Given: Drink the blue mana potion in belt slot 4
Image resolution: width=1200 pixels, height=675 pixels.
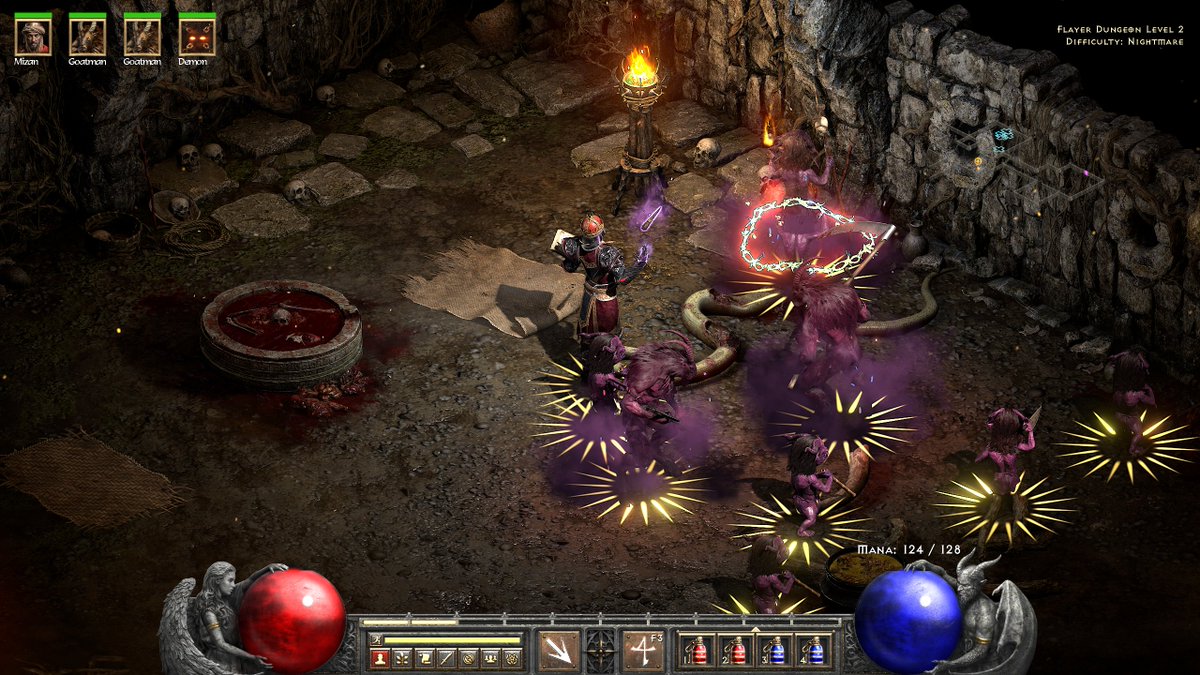Looking at the screenshot, I should pyautogui.click(x=816, y=651).
